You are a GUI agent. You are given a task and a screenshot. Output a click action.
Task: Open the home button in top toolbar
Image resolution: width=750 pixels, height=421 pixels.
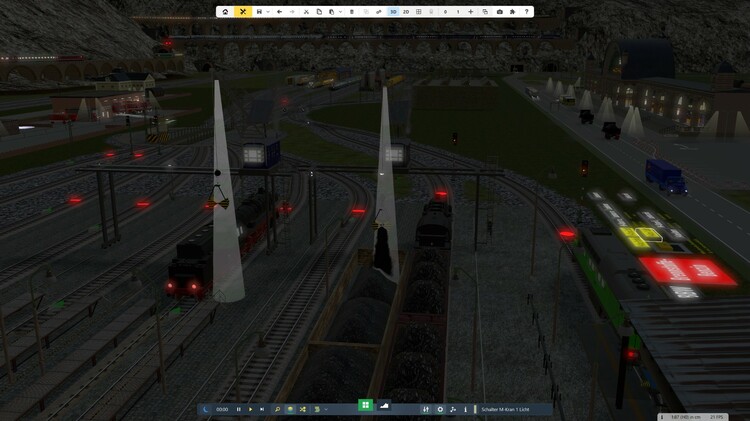click(225, 12)
